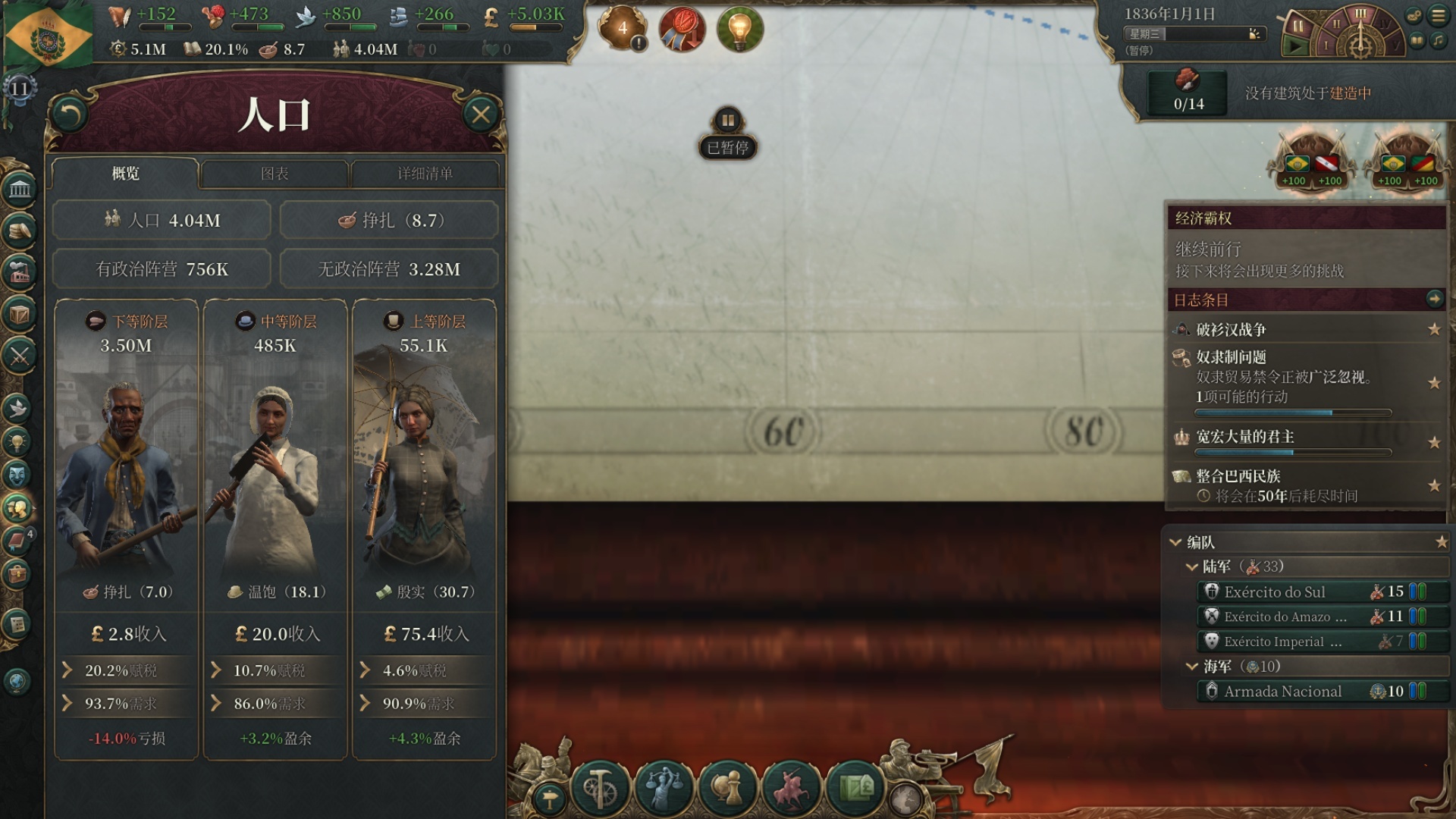The width and height of the screenshot is (1456, 819).
Task: Select the Exército do Sul army
Action: 1275,592
